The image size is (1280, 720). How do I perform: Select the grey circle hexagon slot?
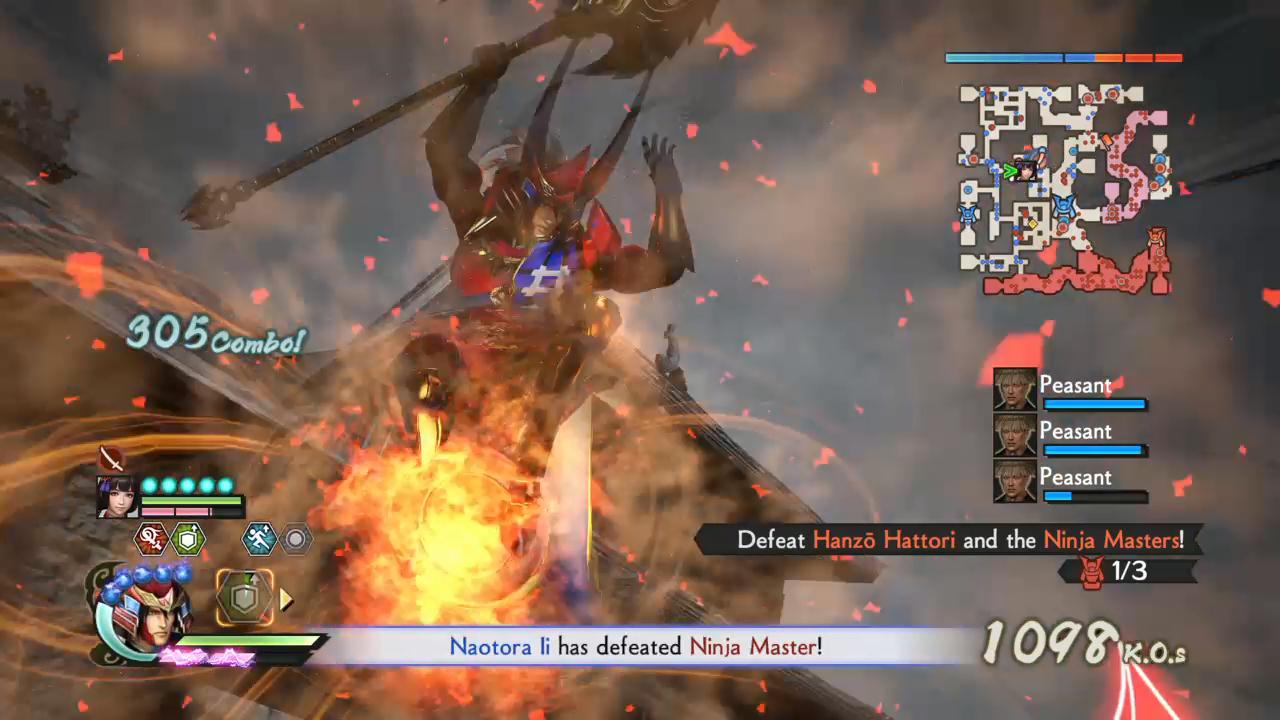coord(295,540)
